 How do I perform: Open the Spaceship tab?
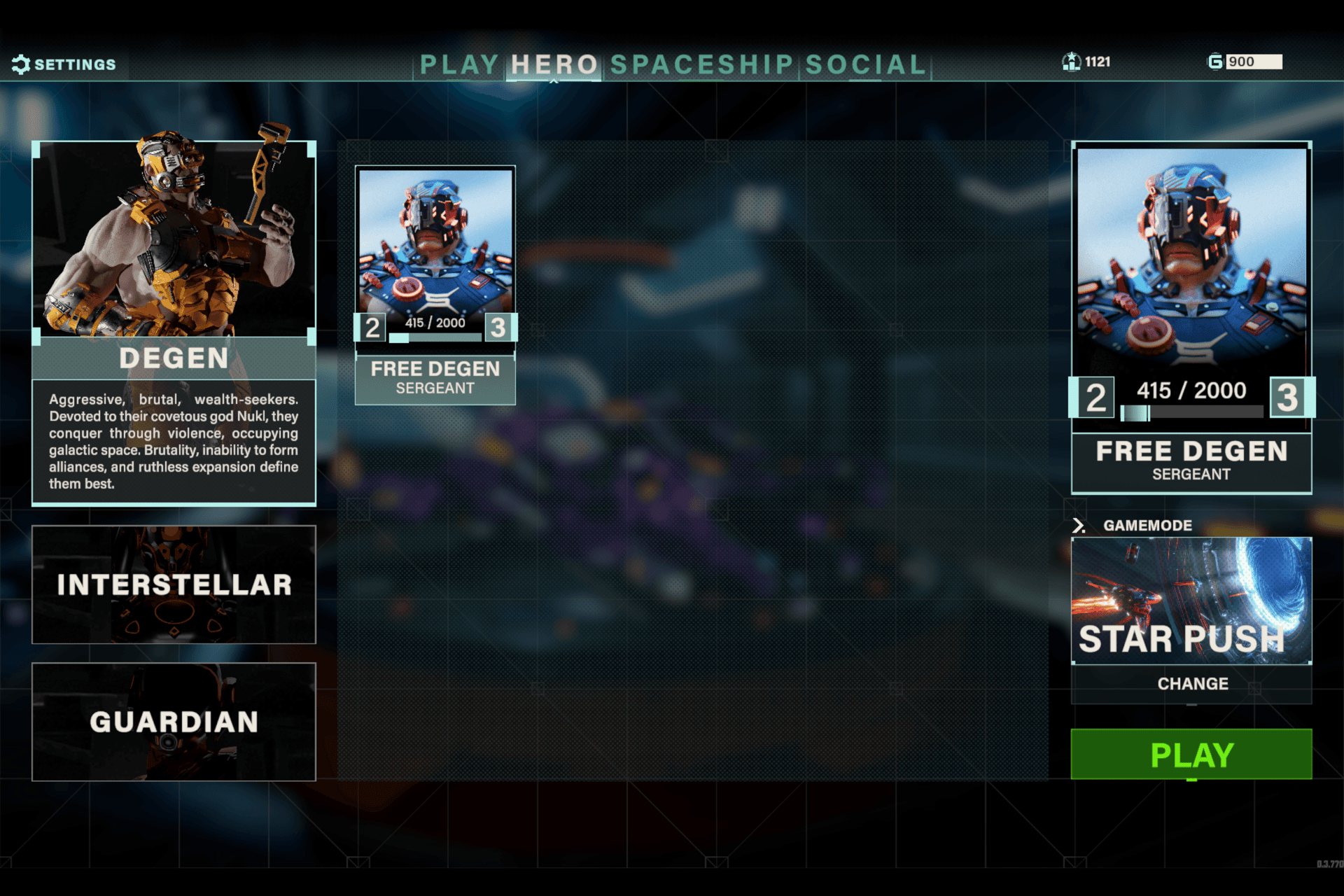tap(701, 64)
